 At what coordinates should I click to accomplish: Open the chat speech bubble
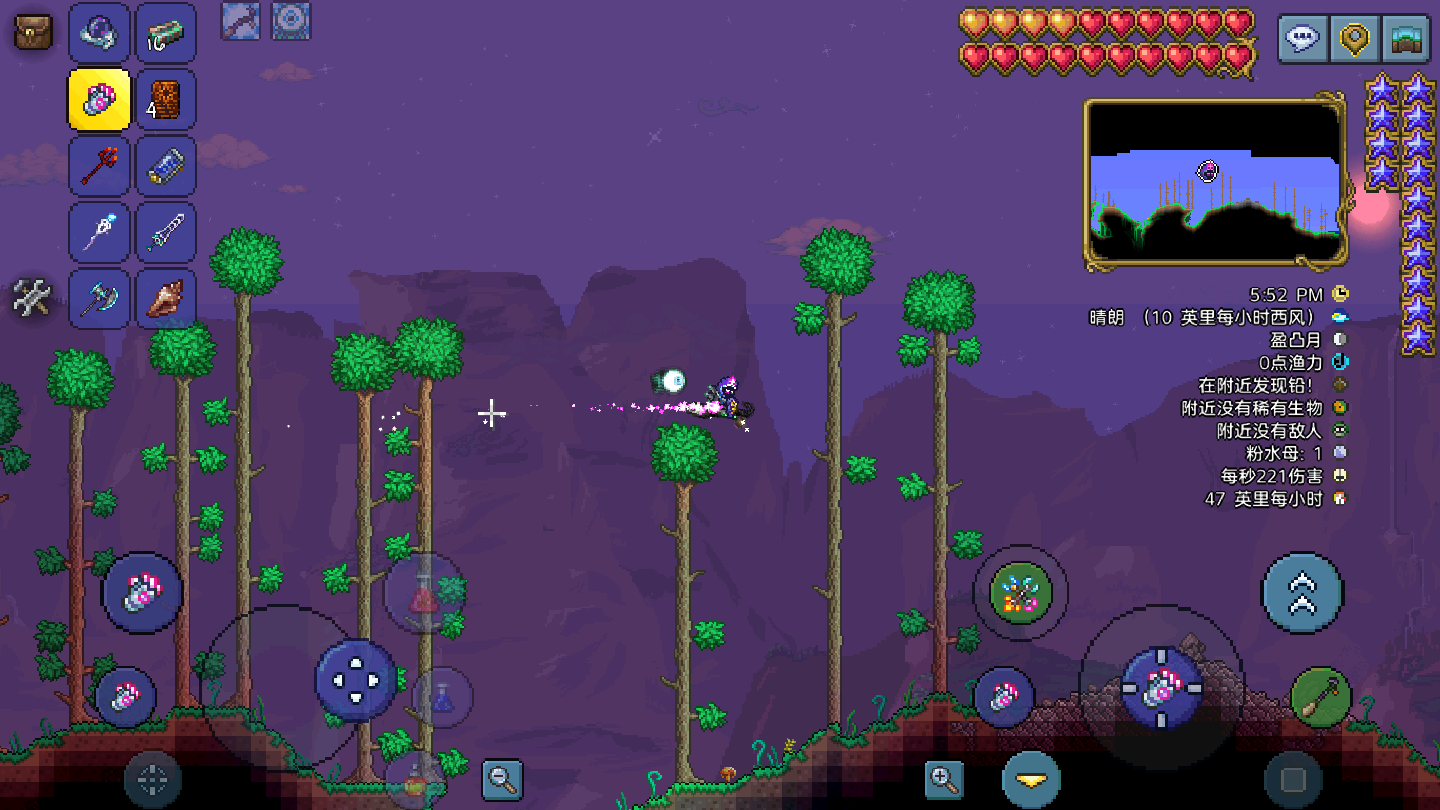pos(1303,40)
